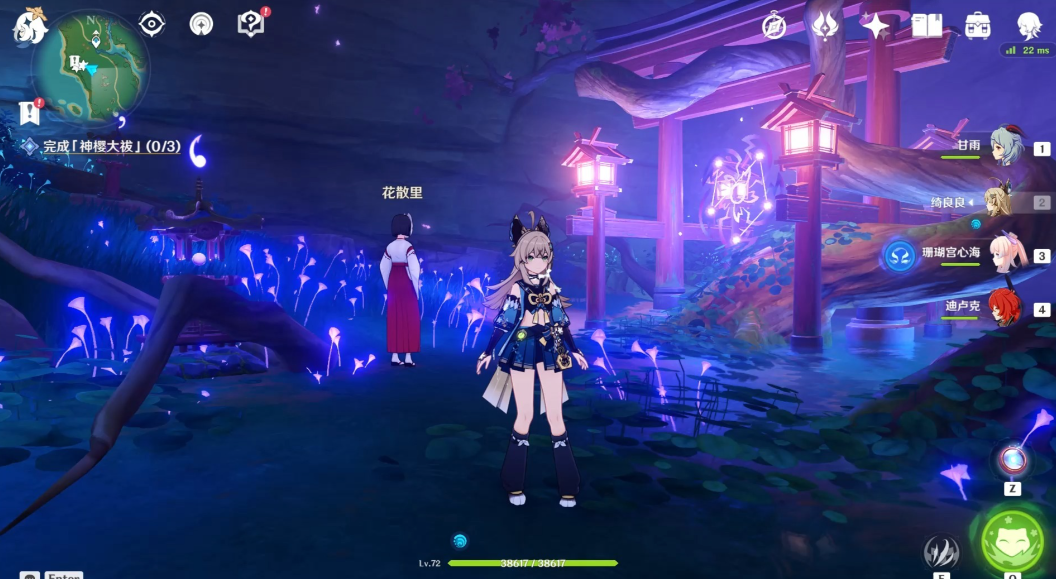Viewport: 1056px width, 579px height.
Task: Open the compass events icon
Action: click(774, 26)
